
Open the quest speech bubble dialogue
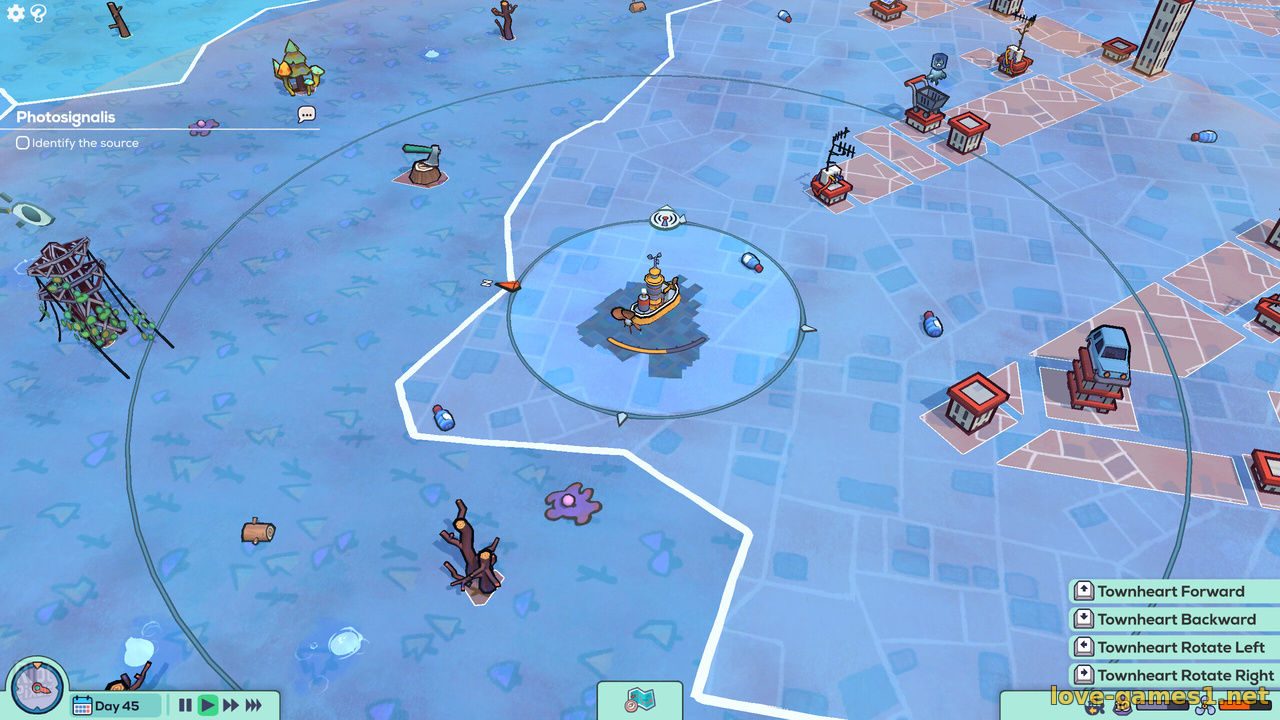pos(306,115)
